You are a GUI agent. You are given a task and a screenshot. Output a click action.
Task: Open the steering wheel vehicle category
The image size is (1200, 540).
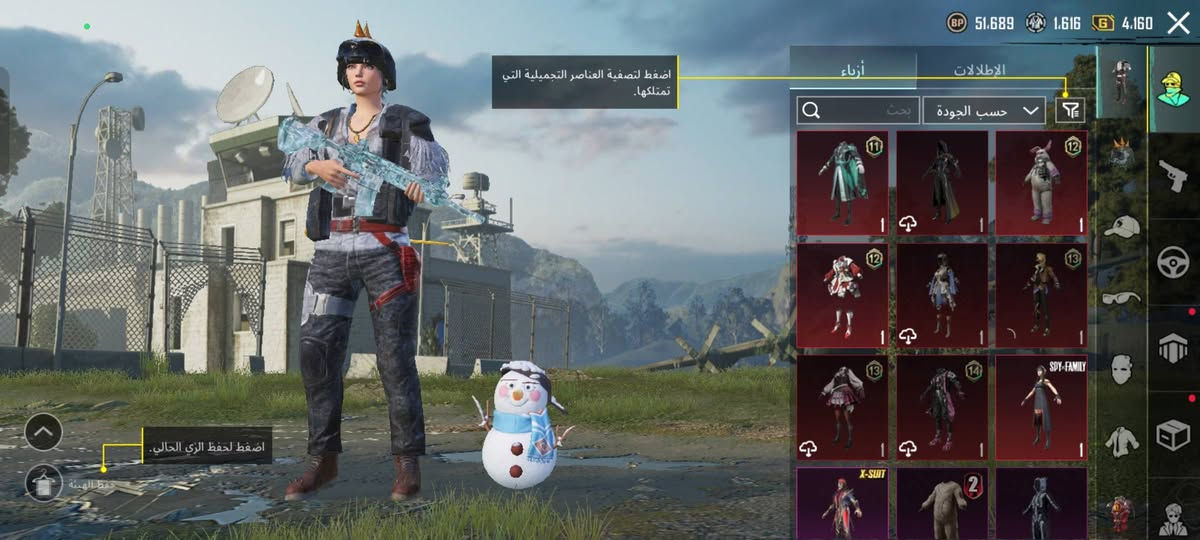coord(1173,263)
